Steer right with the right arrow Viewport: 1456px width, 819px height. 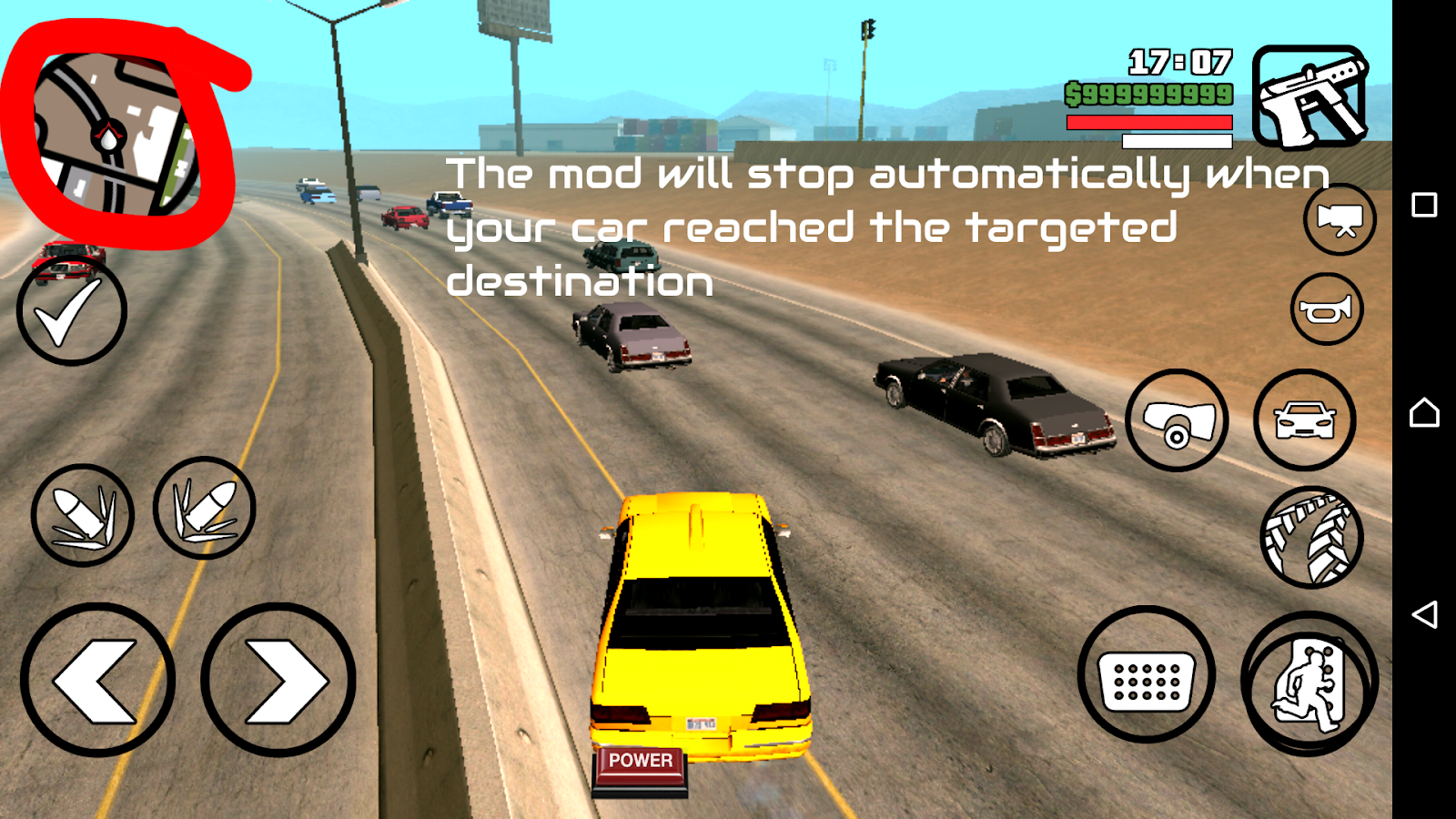278,680
